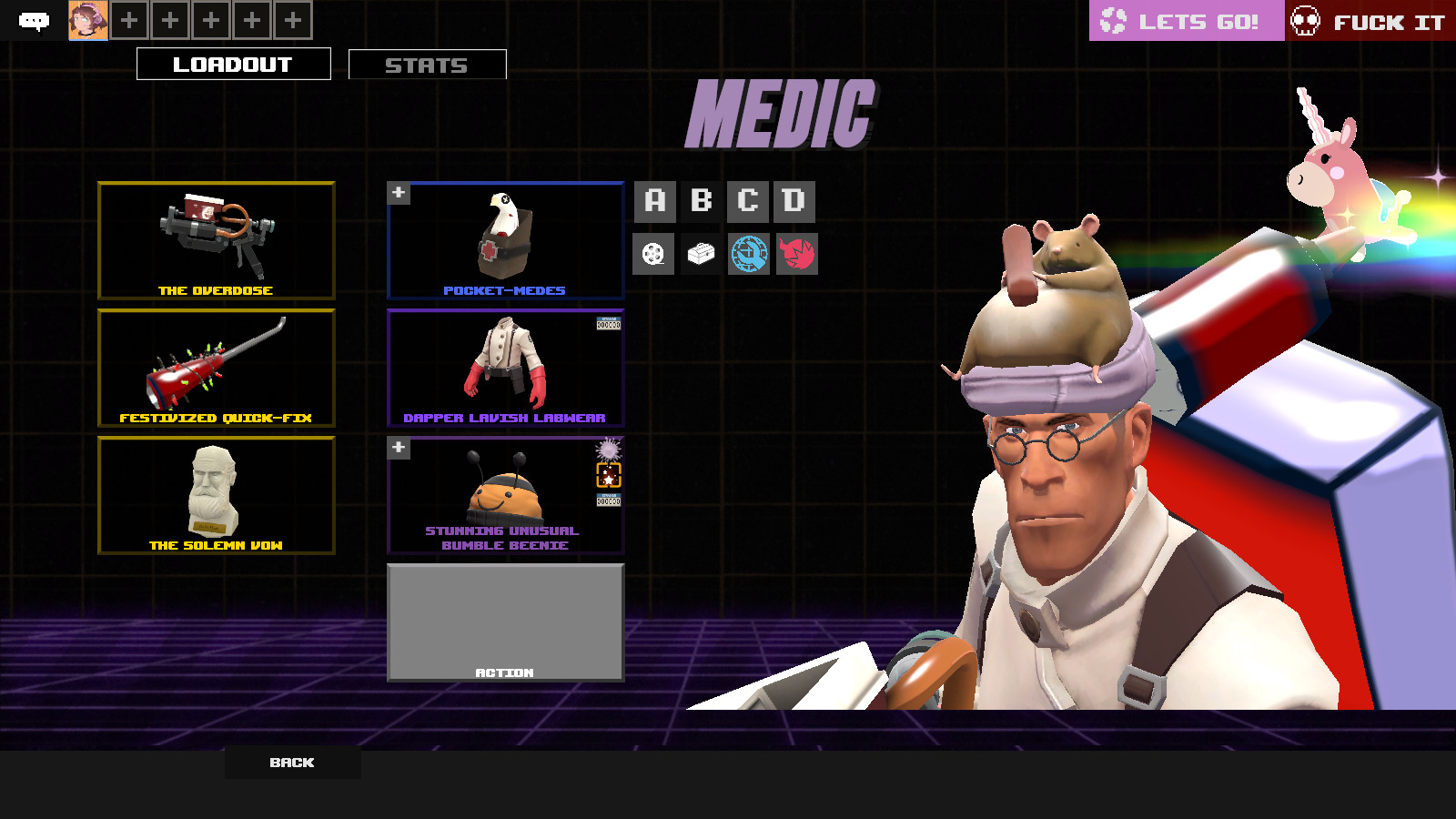This screenshot has height=819, width=1456.
Task: Select loadout preset B
Action: 703,201
